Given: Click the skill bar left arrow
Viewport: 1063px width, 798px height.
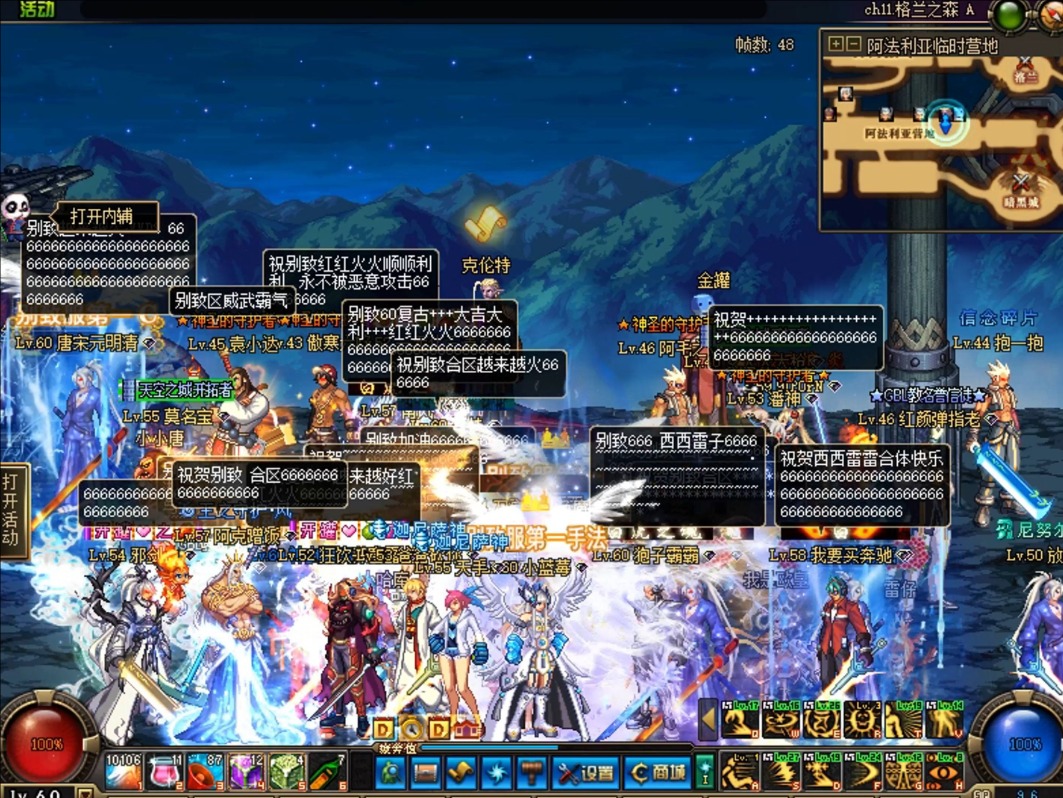Looking at the screenshot, I should 708,718.
